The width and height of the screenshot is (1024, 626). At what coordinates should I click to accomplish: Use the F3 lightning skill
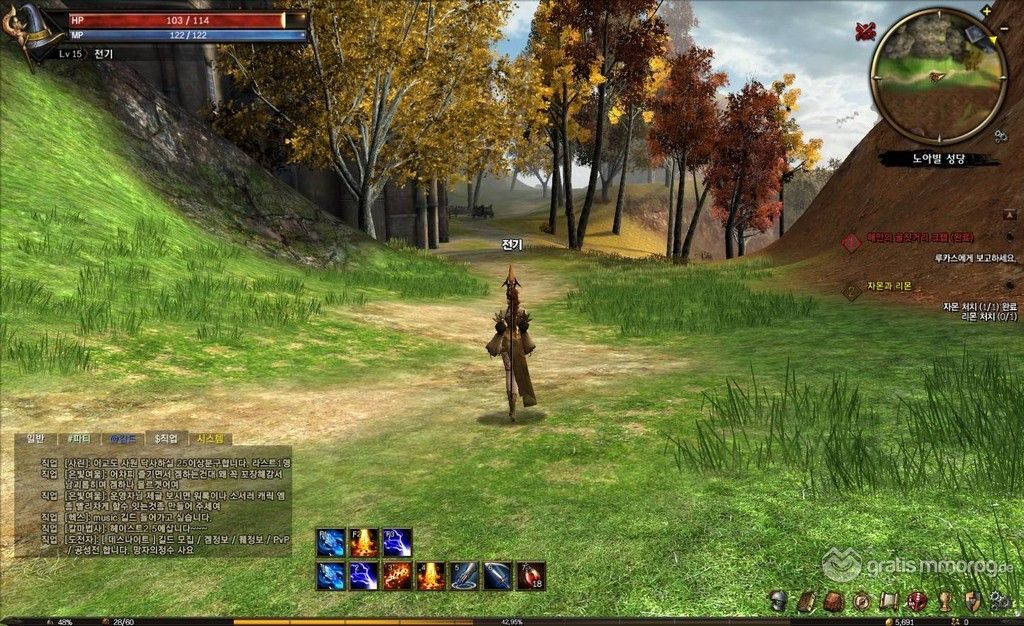(397, 543)
